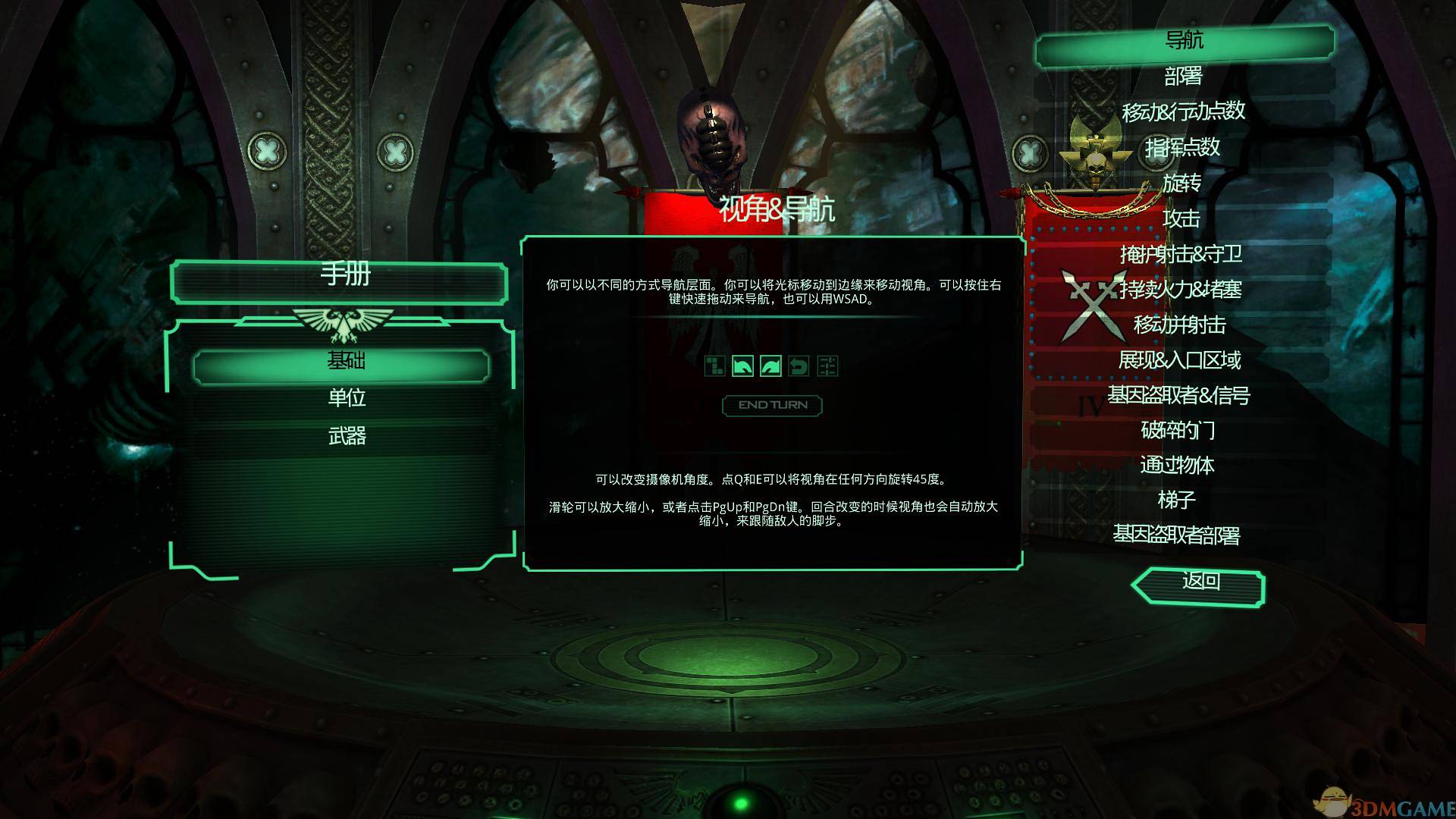Select the 旋转 entry in the topic list

1185,184
